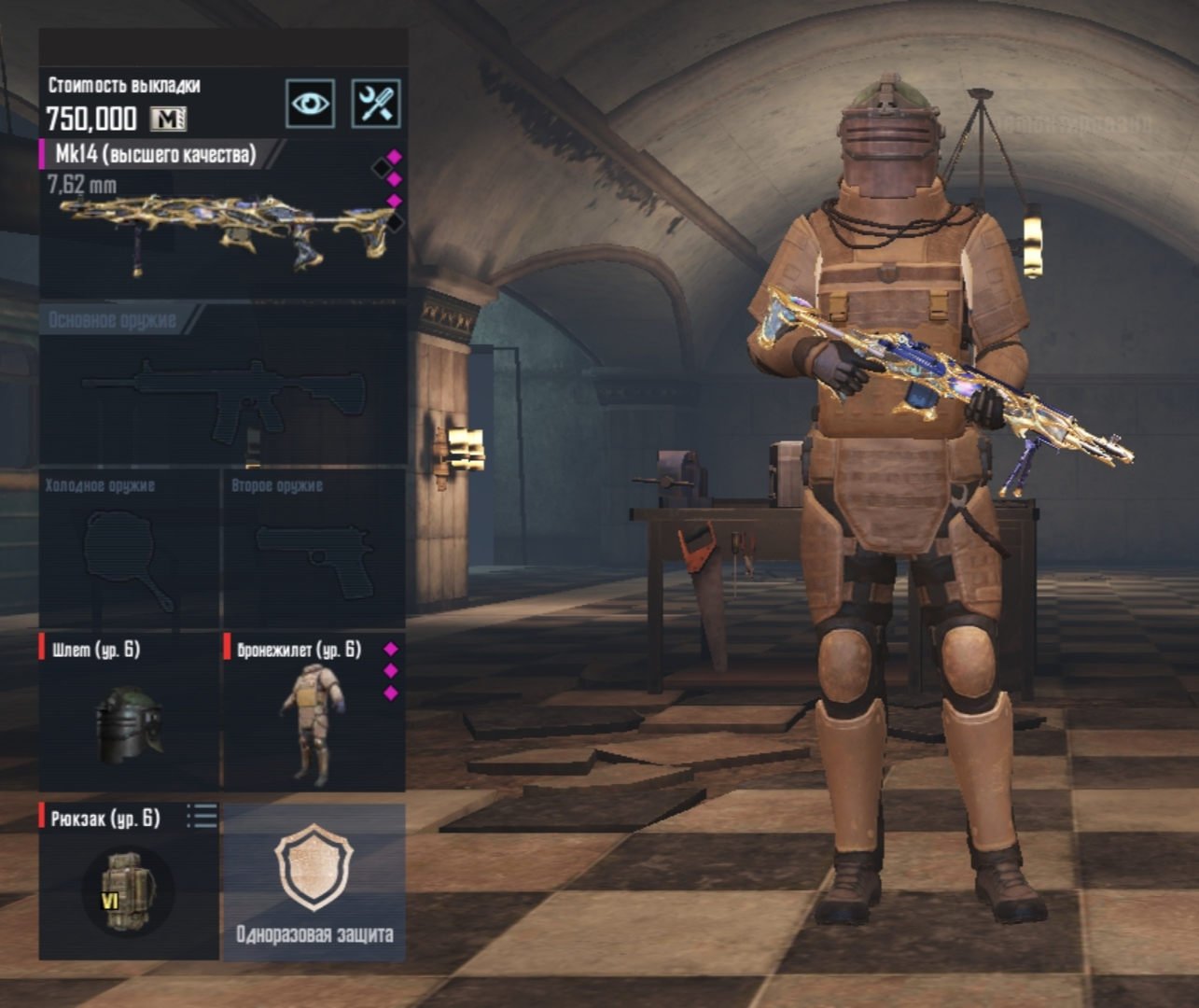Activate Одноразовая защита shield button
This screenshot has height=1008, width=1199.
click(x=314, y=882)
